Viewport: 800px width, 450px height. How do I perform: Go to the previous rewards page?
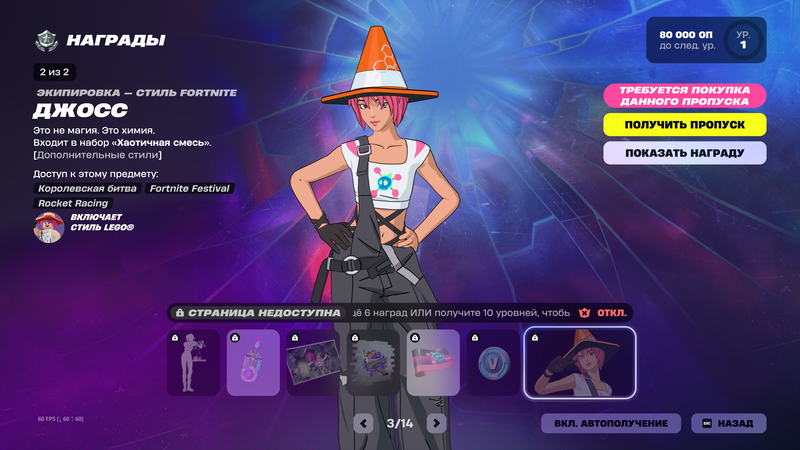click(365, 423)
